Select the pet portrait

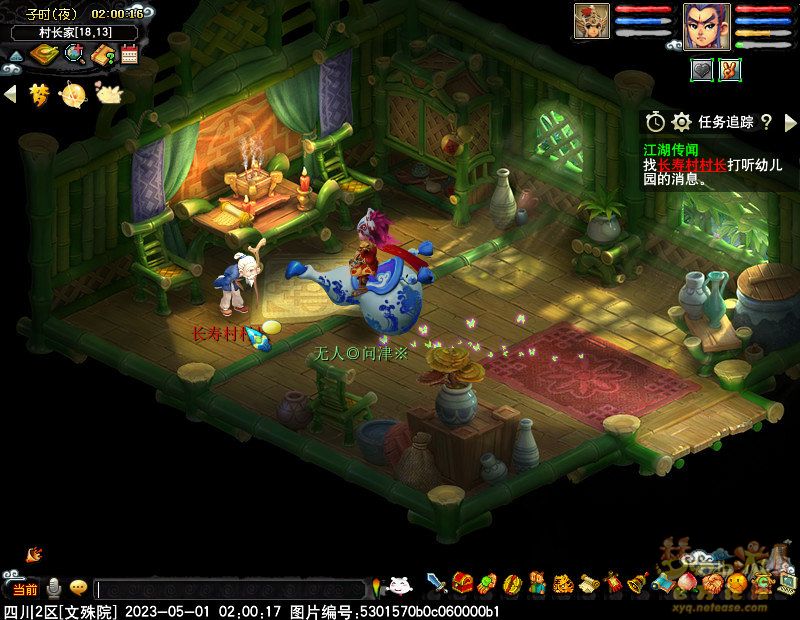[x=591, y=22]
